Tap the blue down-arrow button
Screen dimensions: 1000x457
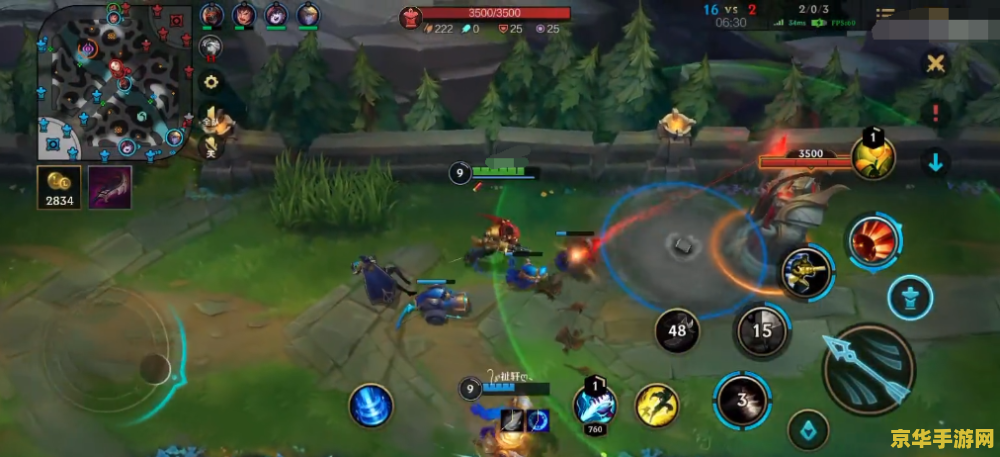[935, 163]
